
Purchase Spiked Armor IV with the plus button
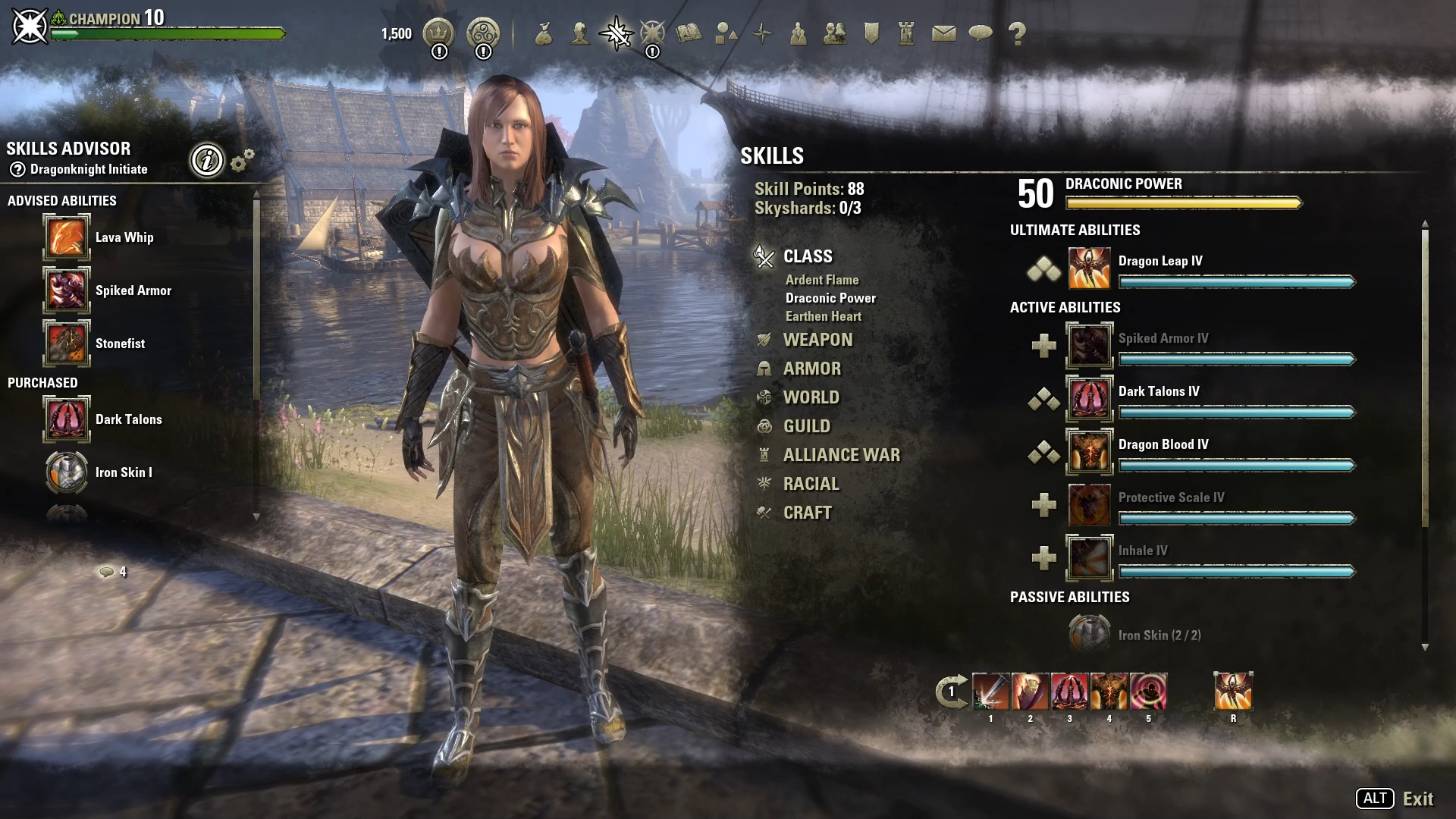[1043, 346]
